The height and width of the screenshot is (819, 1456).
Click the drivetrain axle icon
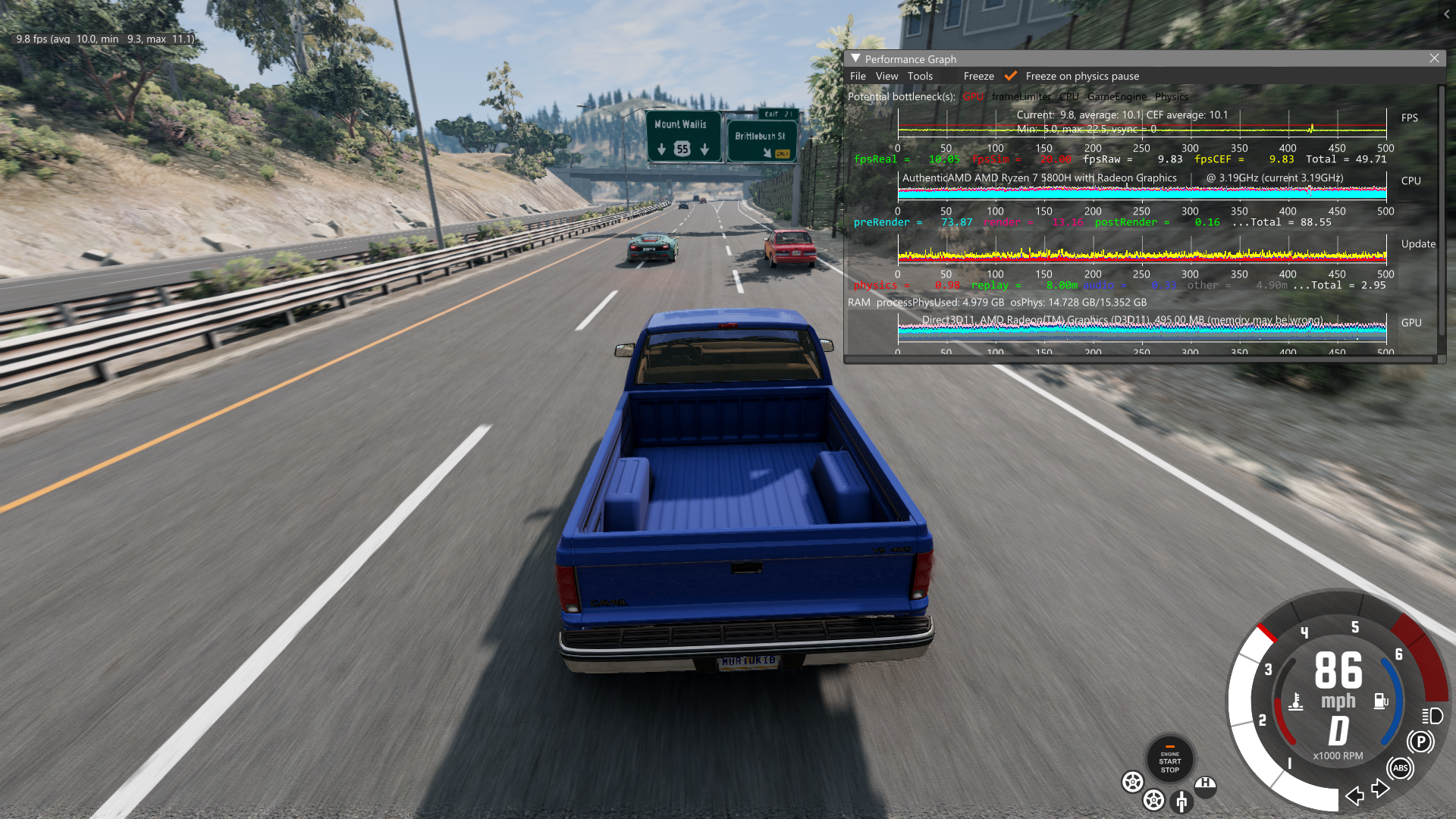click(x=1181, y=801)
